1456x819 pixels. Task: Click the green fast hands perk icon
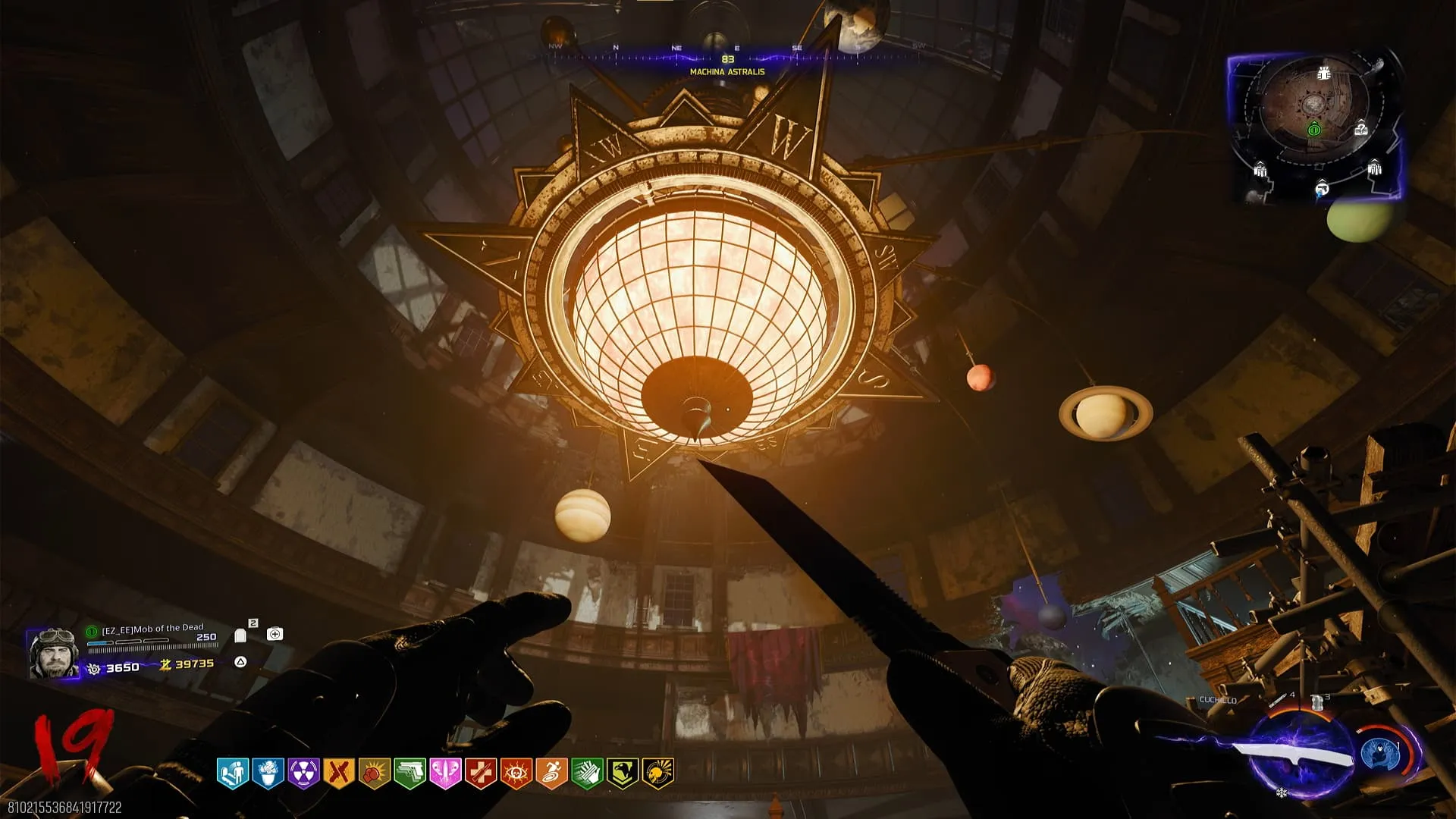click(x=587, y=773)
